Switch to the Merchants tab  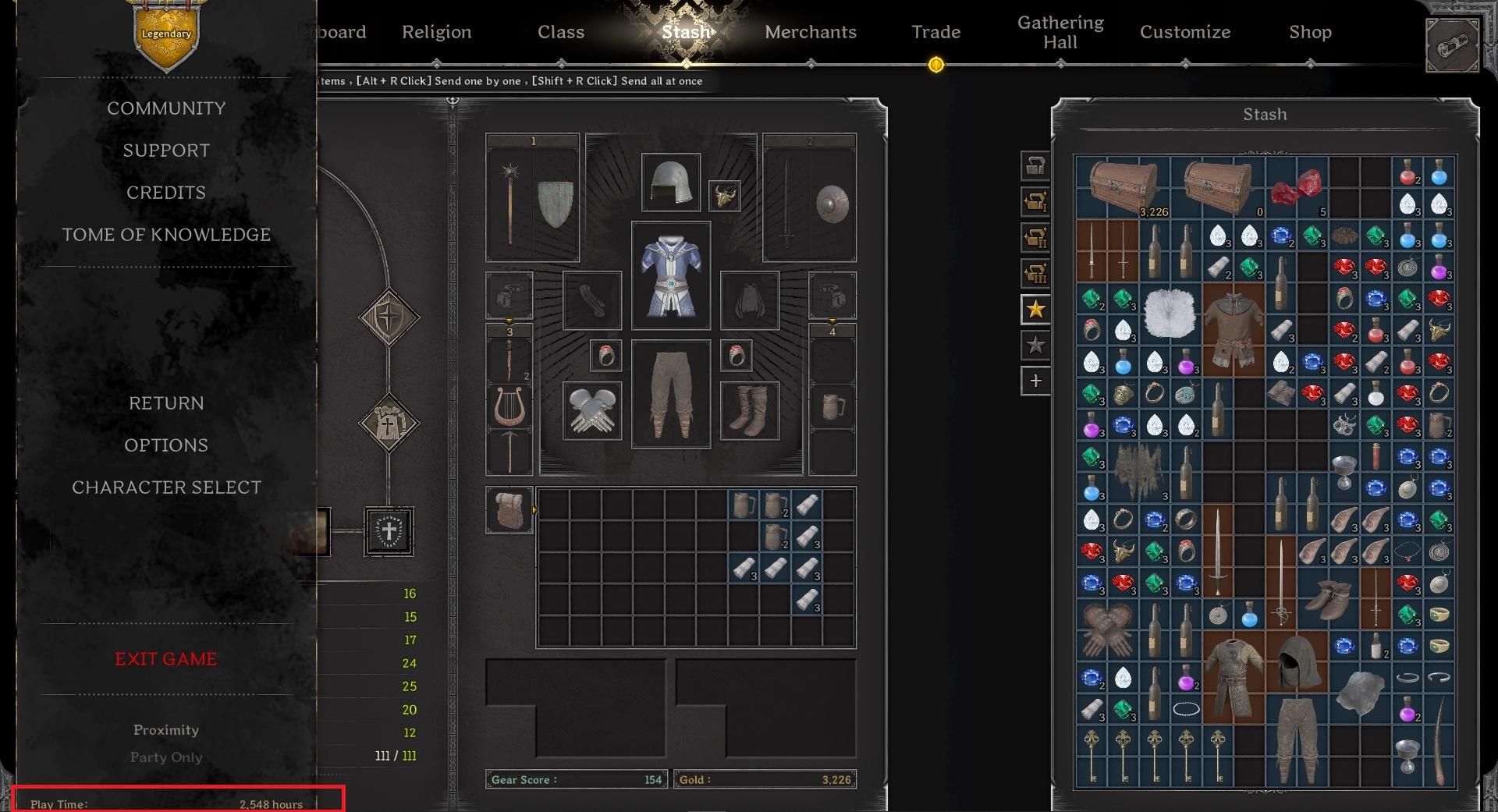(811, 32)
